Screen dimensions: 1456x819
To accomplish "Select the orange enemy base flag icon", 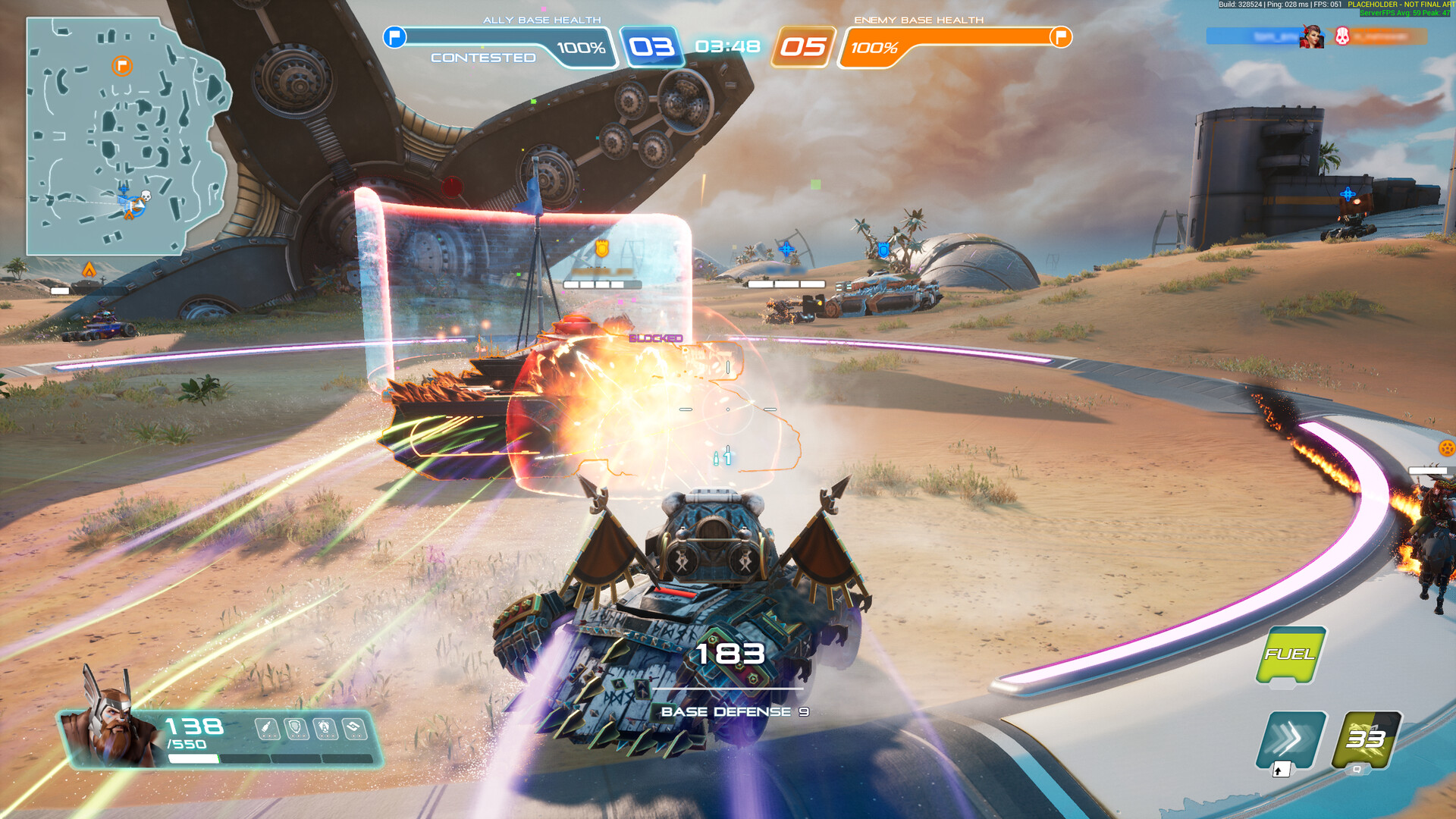I will click(1060, 36).
